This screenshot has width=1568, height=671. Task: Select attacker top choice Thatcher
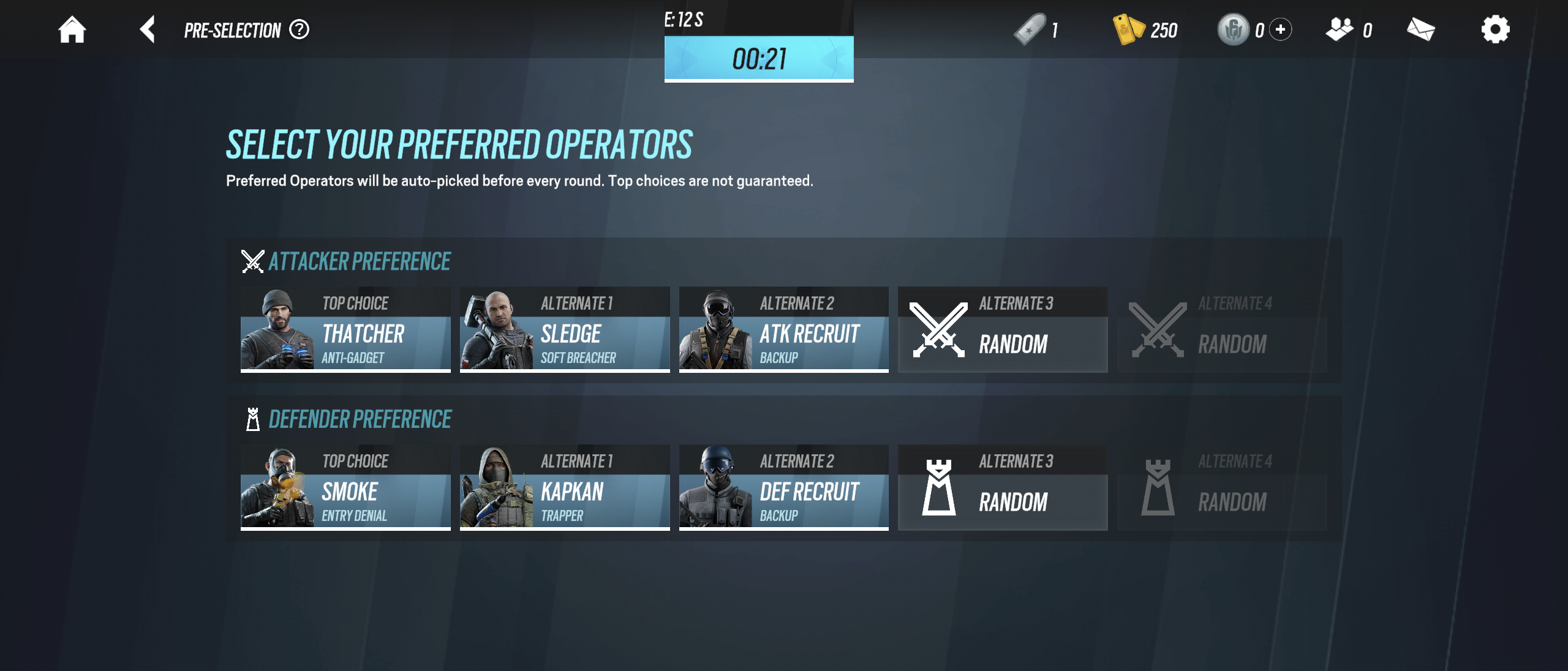click(345, 329)
